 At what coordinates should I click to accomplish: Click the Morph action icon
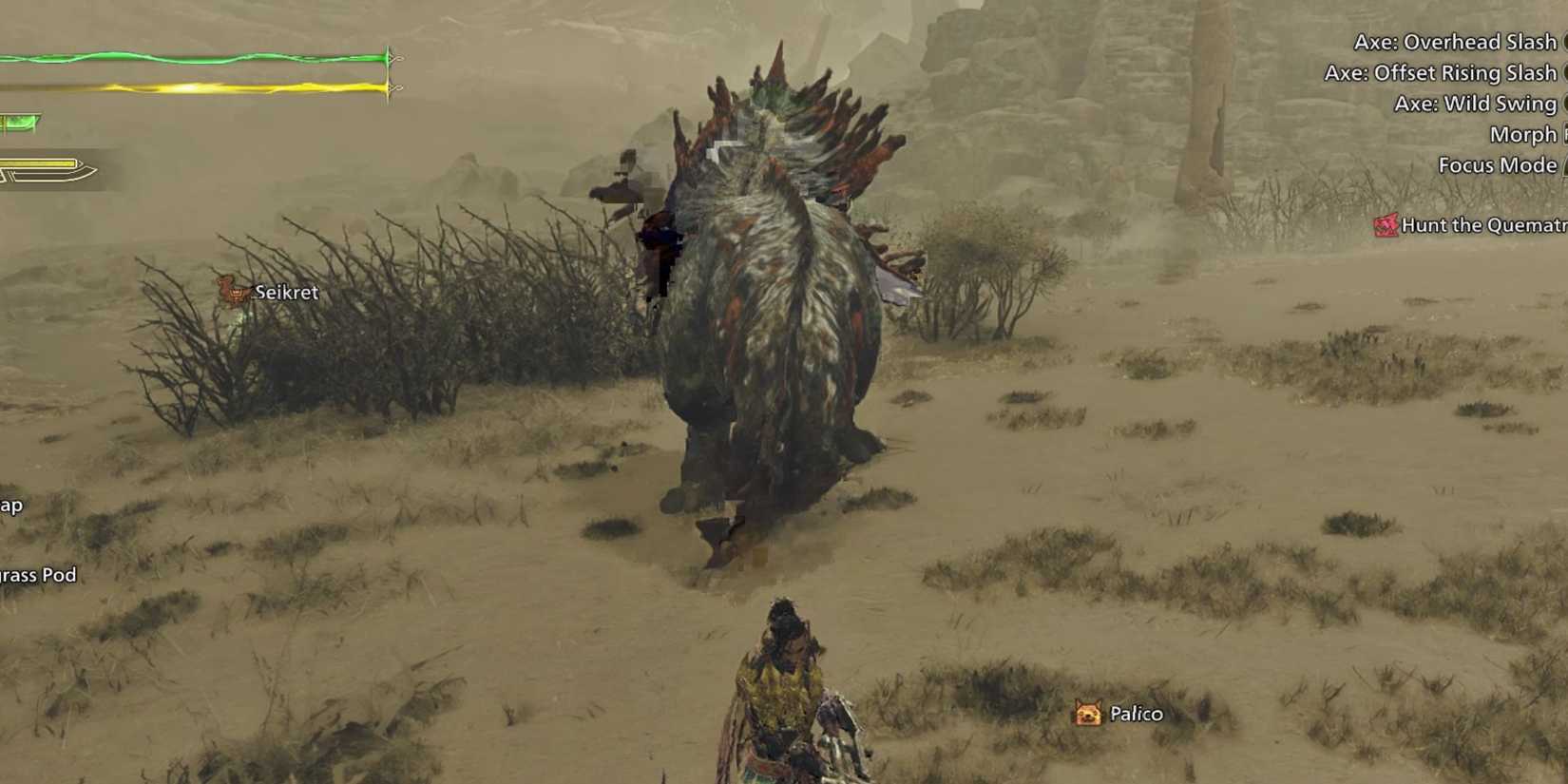pos(1562,134)
